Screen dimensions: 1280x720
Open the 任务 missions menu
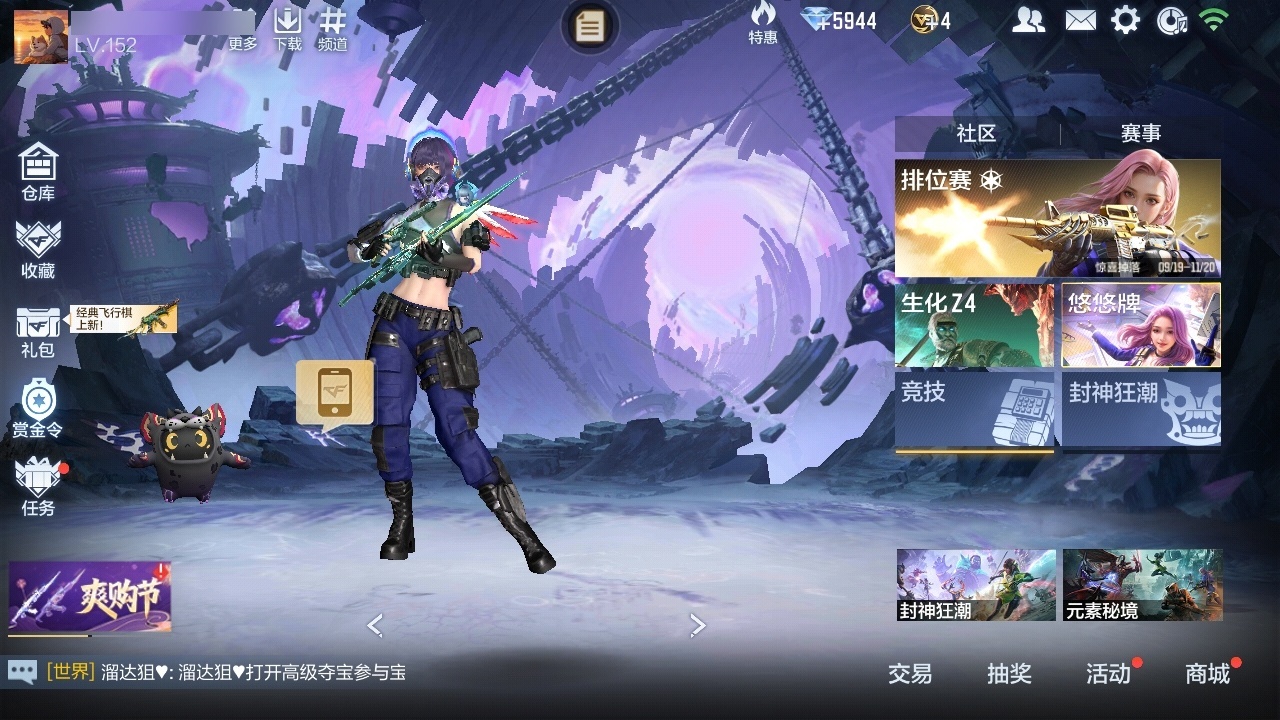point(38,488)
